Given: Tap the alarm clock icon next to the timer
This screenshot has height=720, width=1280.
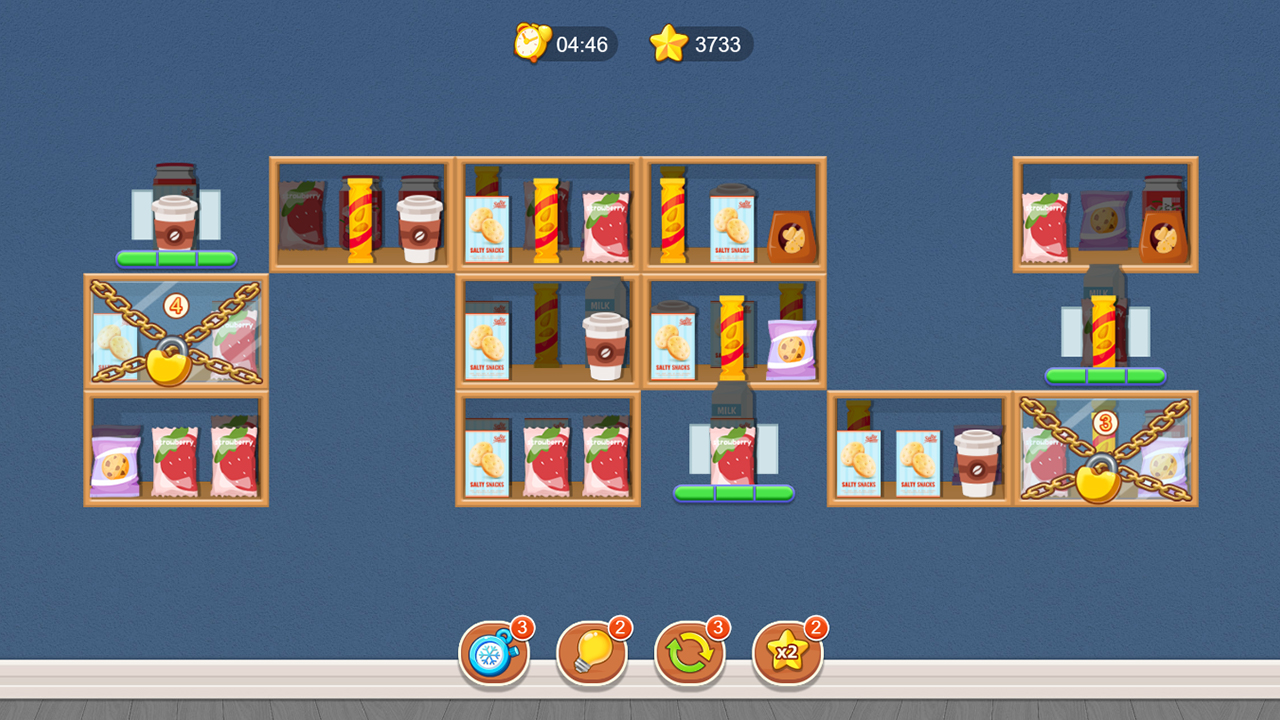Looking at the screenshot, I should tap(530, 44).
